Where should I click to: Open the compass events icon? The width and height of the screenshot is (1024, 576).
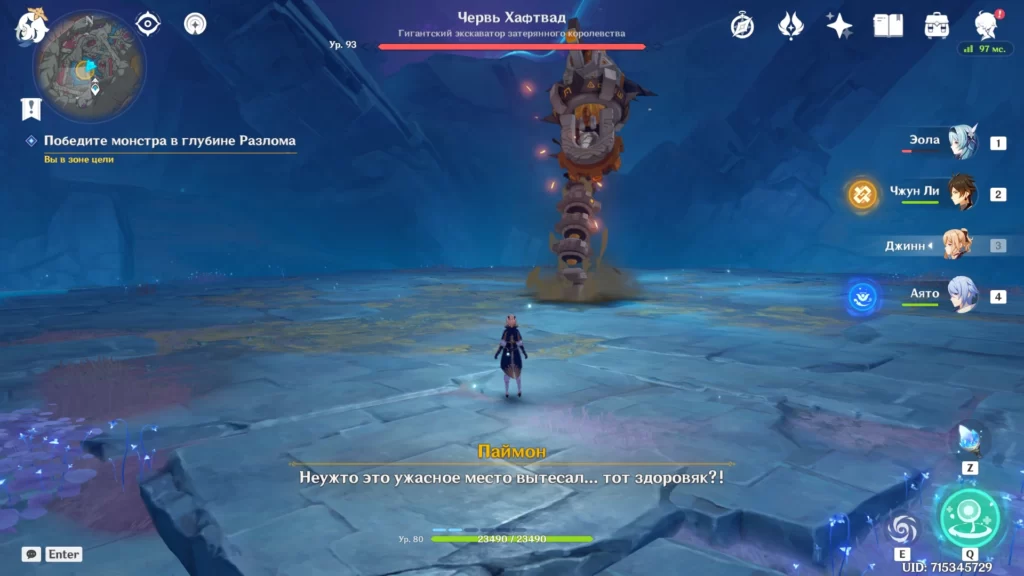click(742, 25)
